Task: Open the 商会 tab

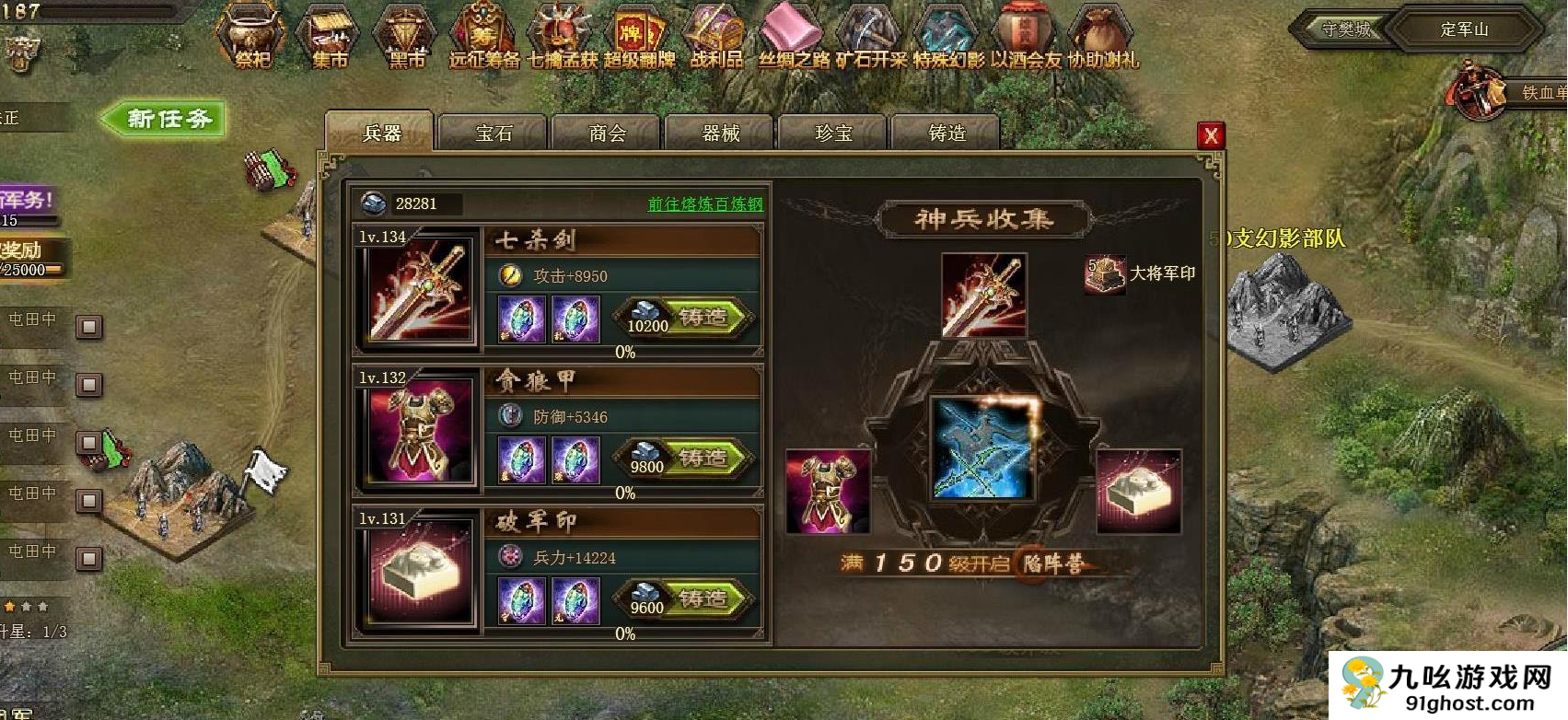Action: click(607, 134)
